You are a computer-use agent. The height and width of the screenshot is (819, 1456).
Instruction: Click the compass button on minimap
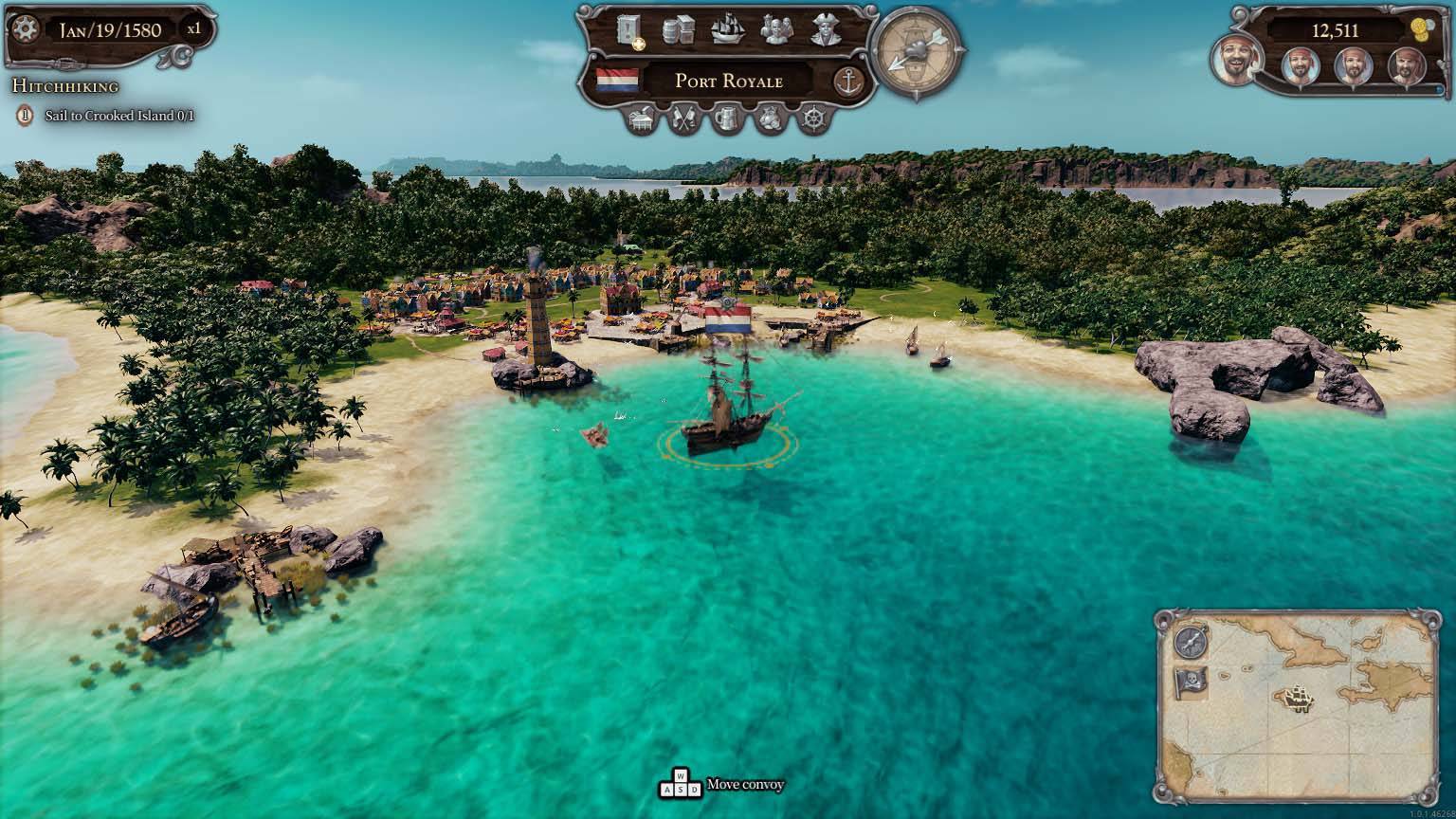[x=1191, y=641]
